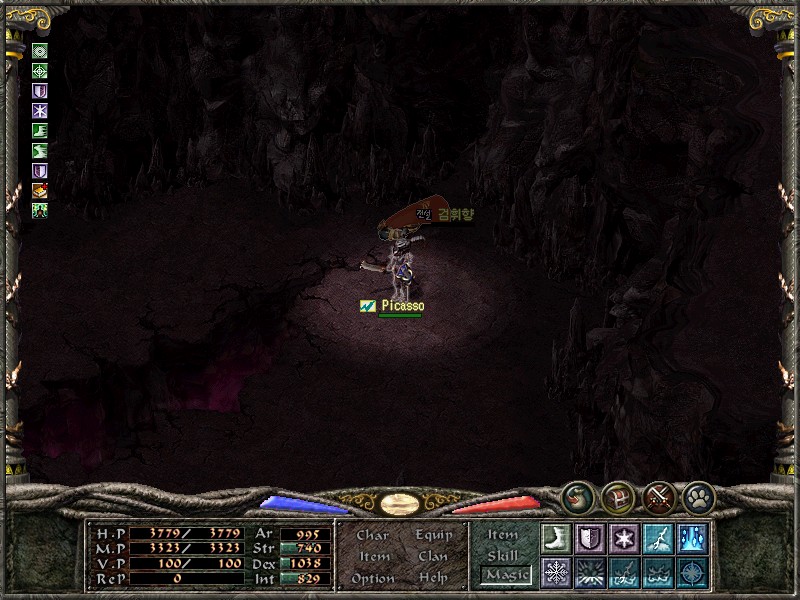The width and height of the screenshot is (800, 600).
Task: Select the book with red plus buff
Action: (40, 190)
